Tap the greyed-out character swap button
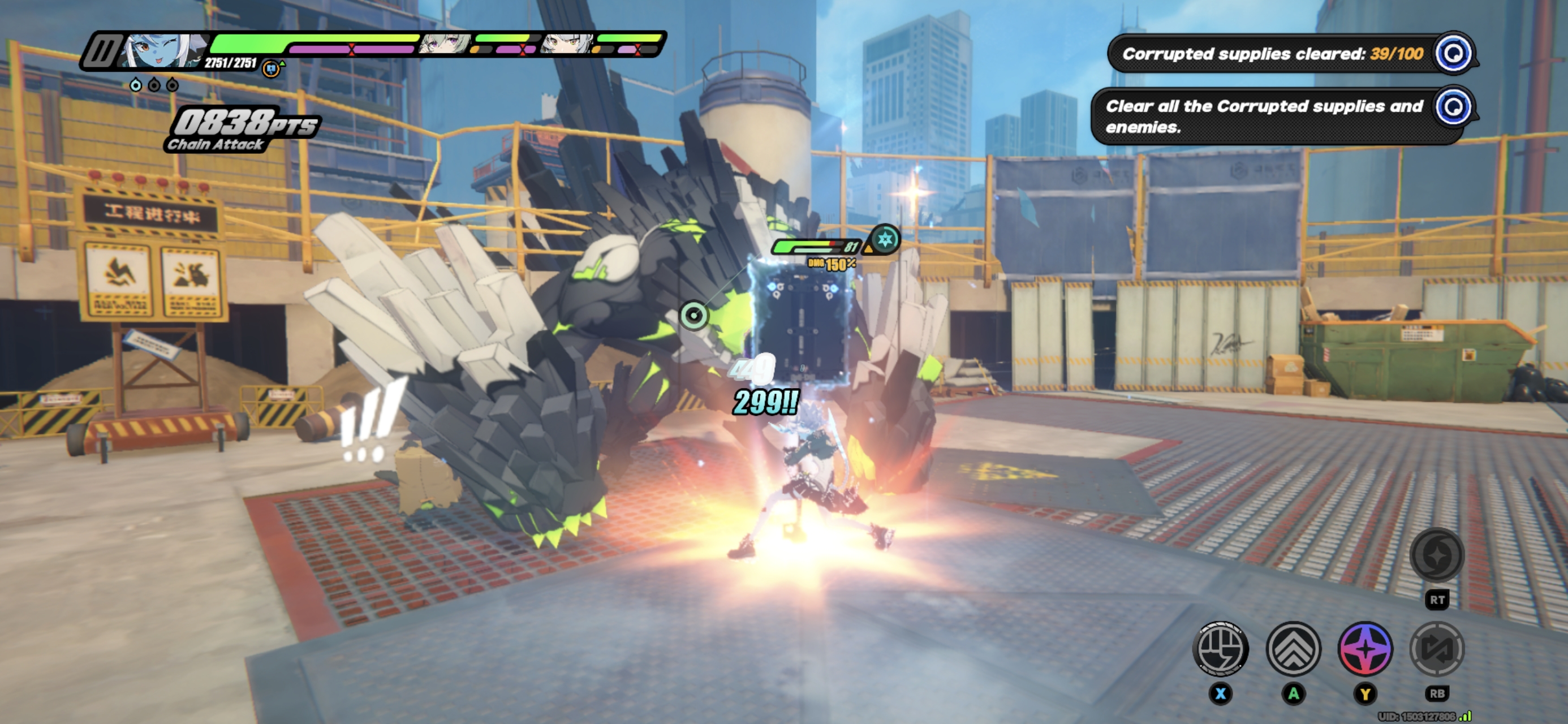This screenshot has width=1568, height=724. pos(1437,649)
